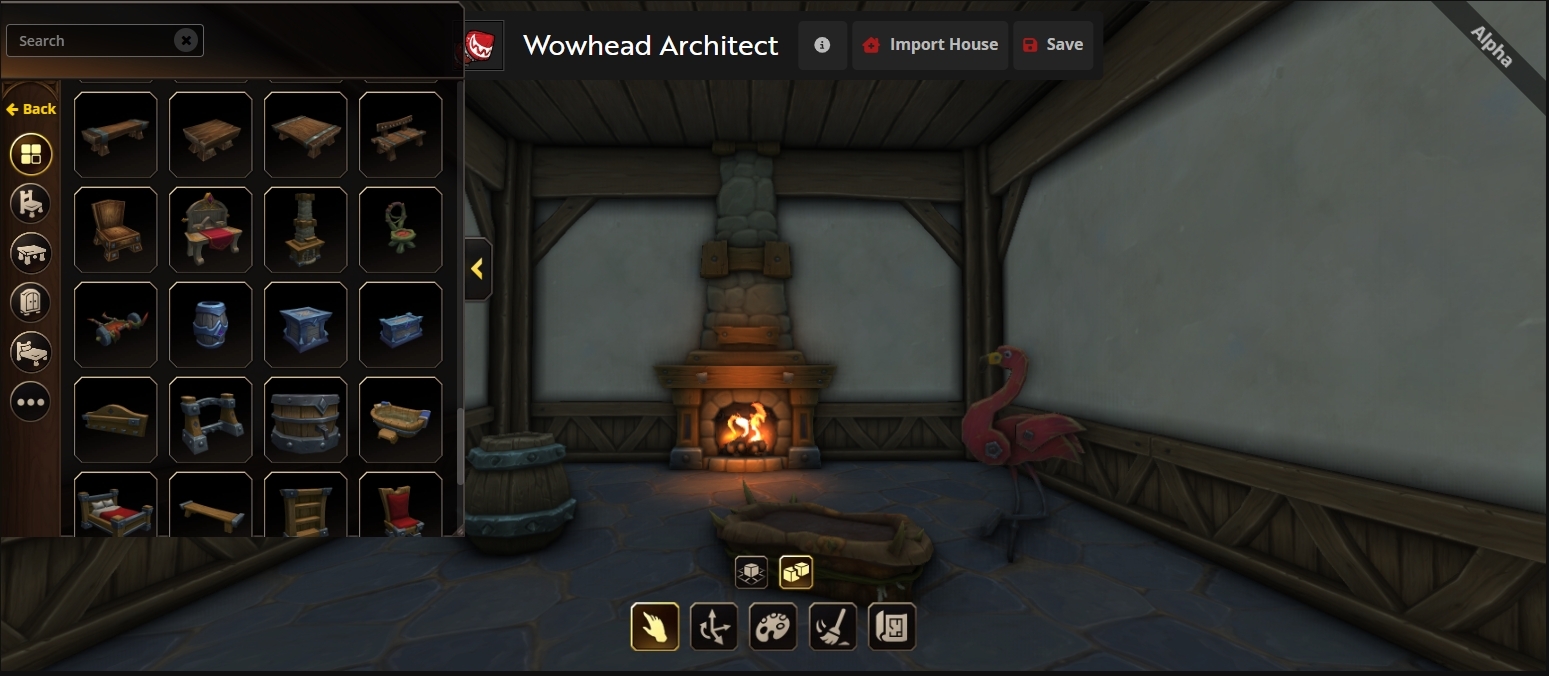The image size is (1549, 676).
Task: Select the chair category icon
Action: (x=31, y=203)
